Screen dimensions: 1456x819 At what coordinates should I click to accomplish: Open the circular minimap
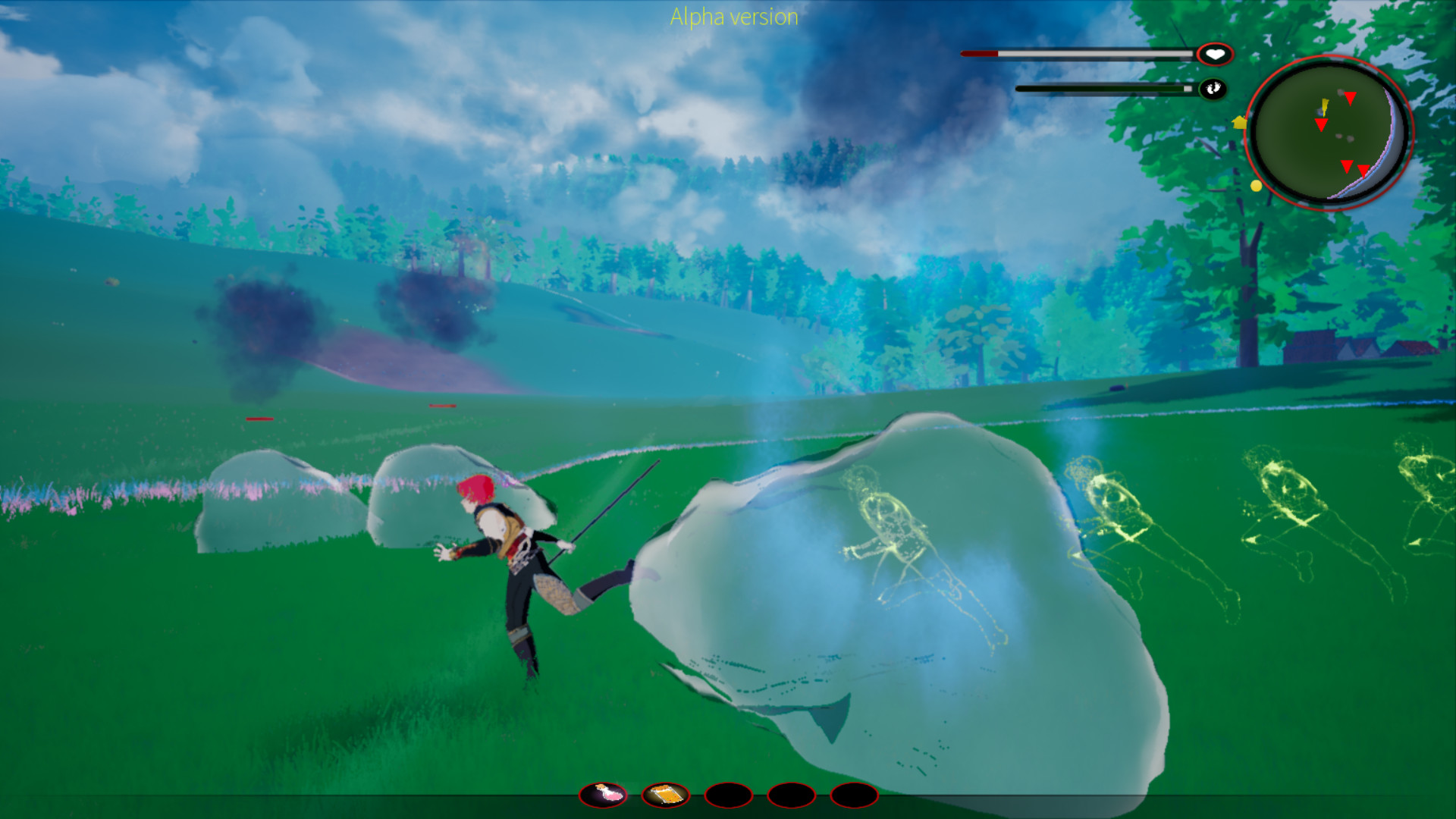(x=1328, y=132)
